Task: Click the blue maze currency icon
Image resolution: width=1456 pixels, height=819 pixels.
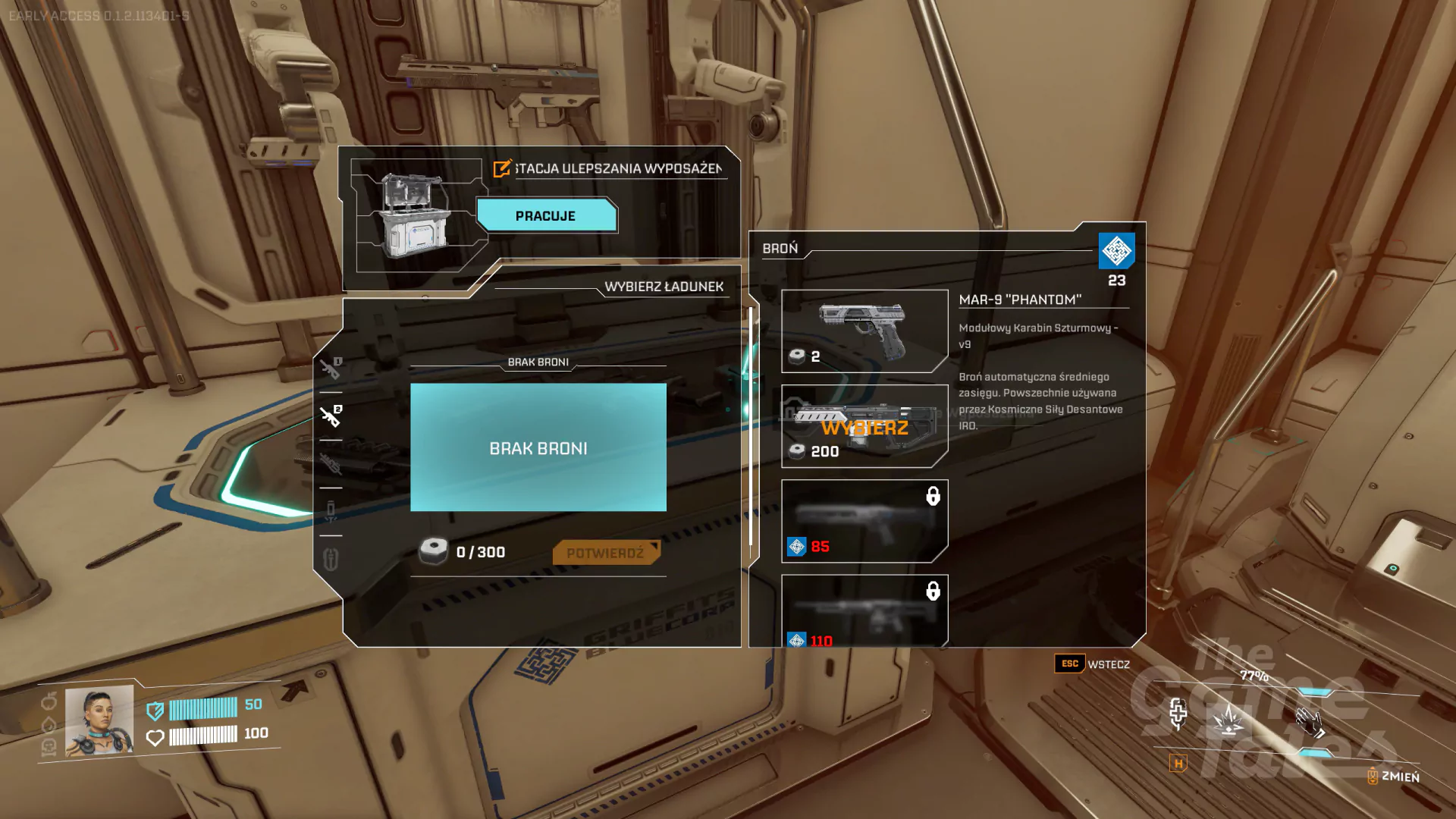Action: (1116, 251)
